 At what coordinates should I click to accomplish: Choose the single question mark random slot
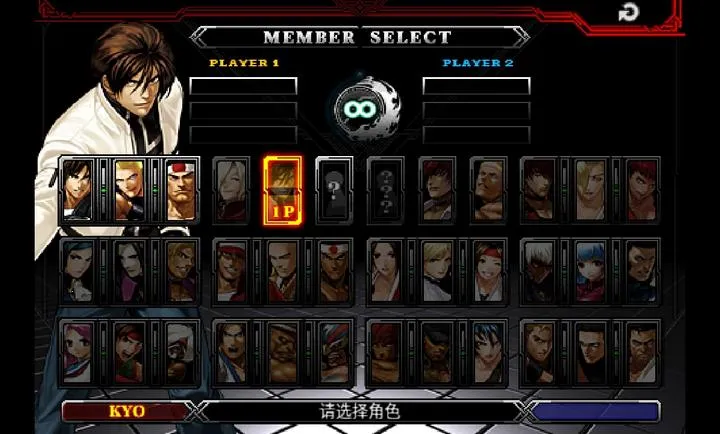point(333,188)
